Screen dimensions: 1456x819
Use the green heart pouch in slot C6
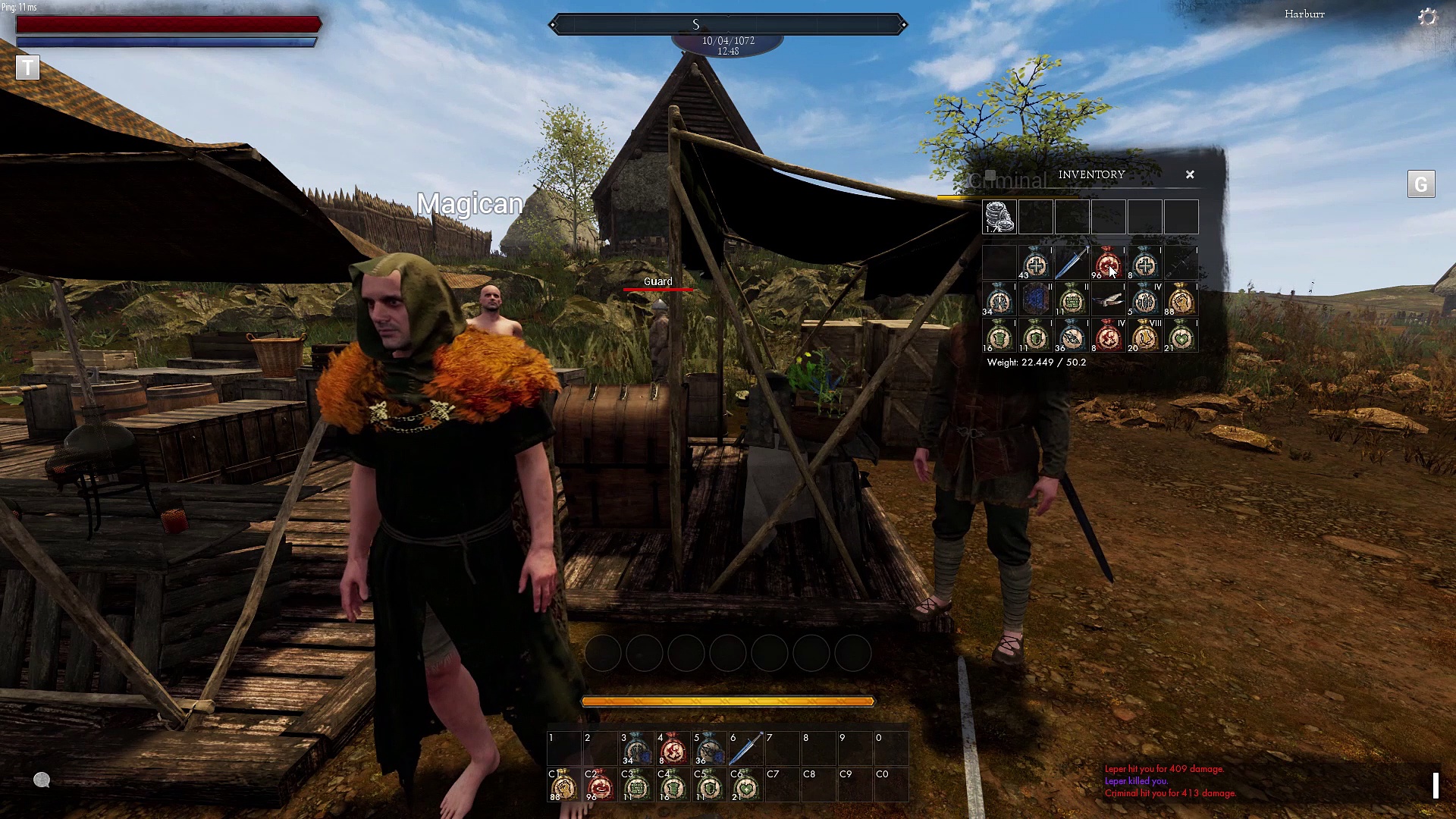pyautogui.click(x=745, y=786)
